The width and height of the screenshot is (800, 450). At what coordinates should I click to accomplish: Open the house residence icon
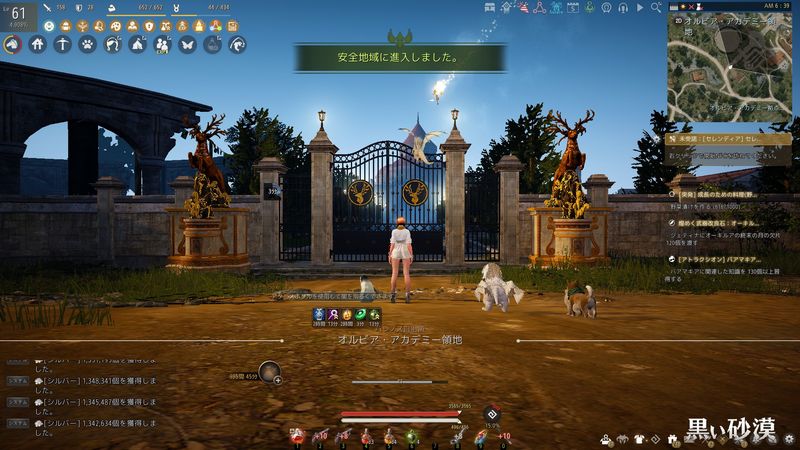(x=38, y=44)
